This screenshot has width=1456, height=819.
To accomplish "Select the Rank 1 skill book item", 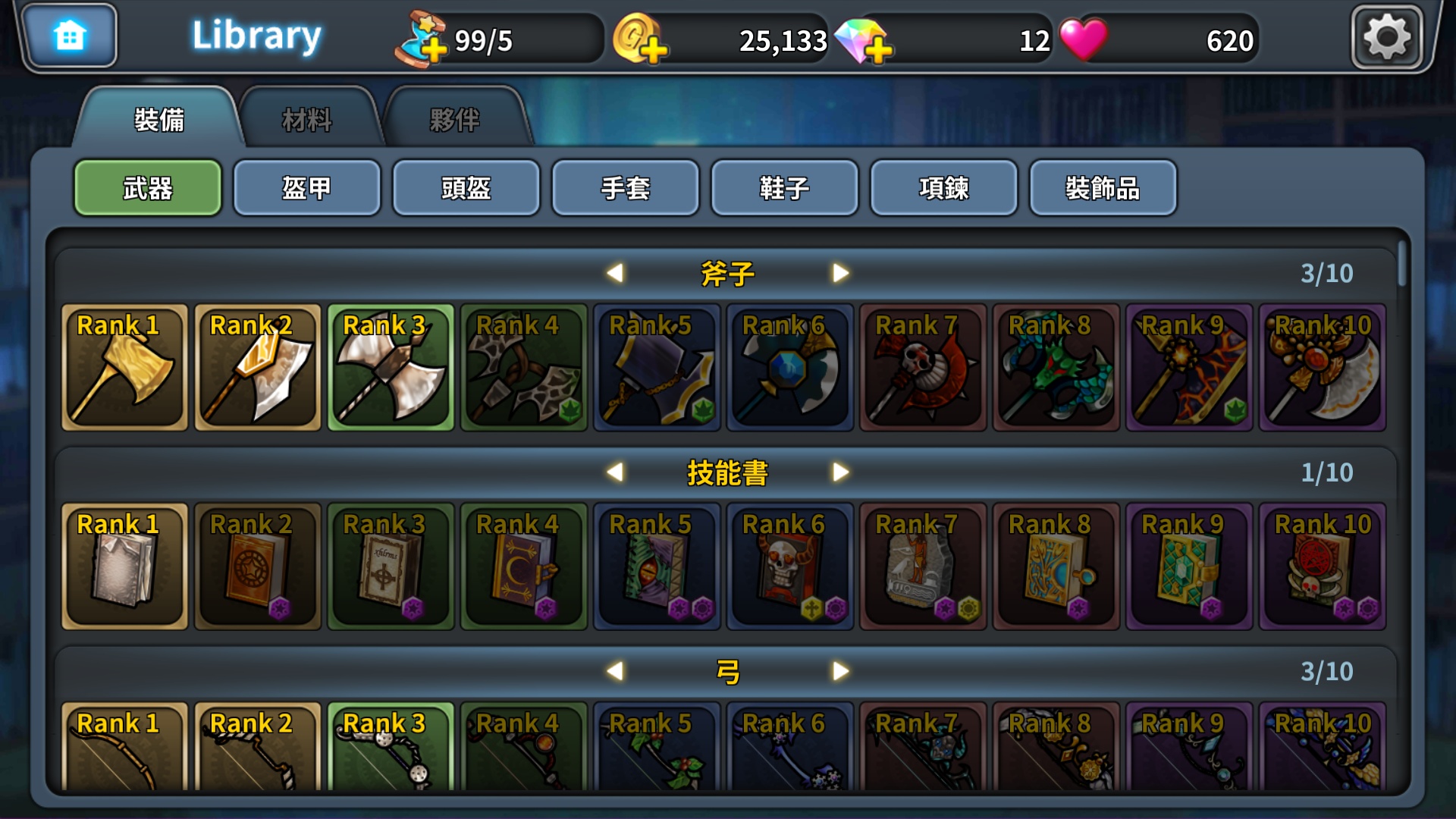I will 124,566.
